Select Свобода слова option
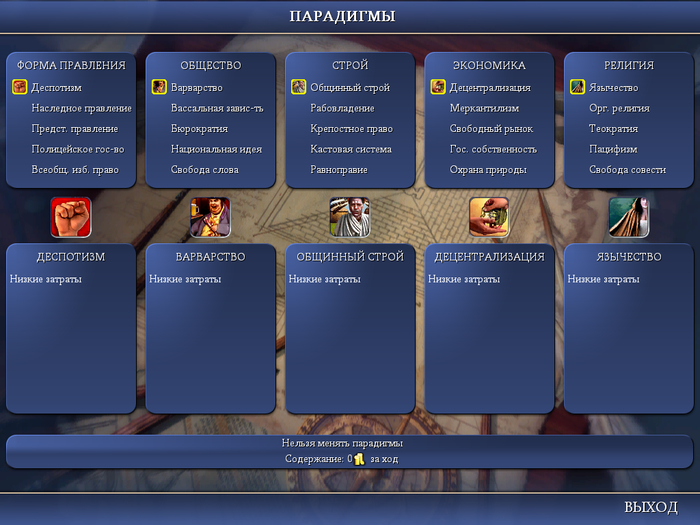 204,170
